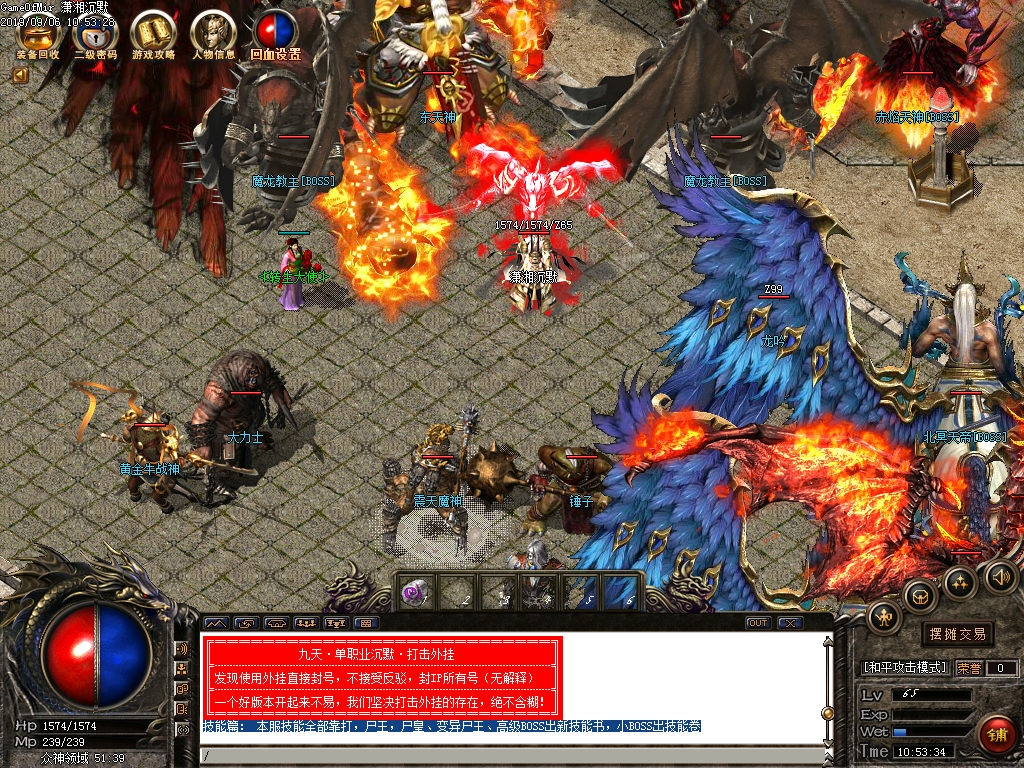Open the skills panel with three stars icon
Screen dimensions: 1024x768
click(x=960, y=582)
